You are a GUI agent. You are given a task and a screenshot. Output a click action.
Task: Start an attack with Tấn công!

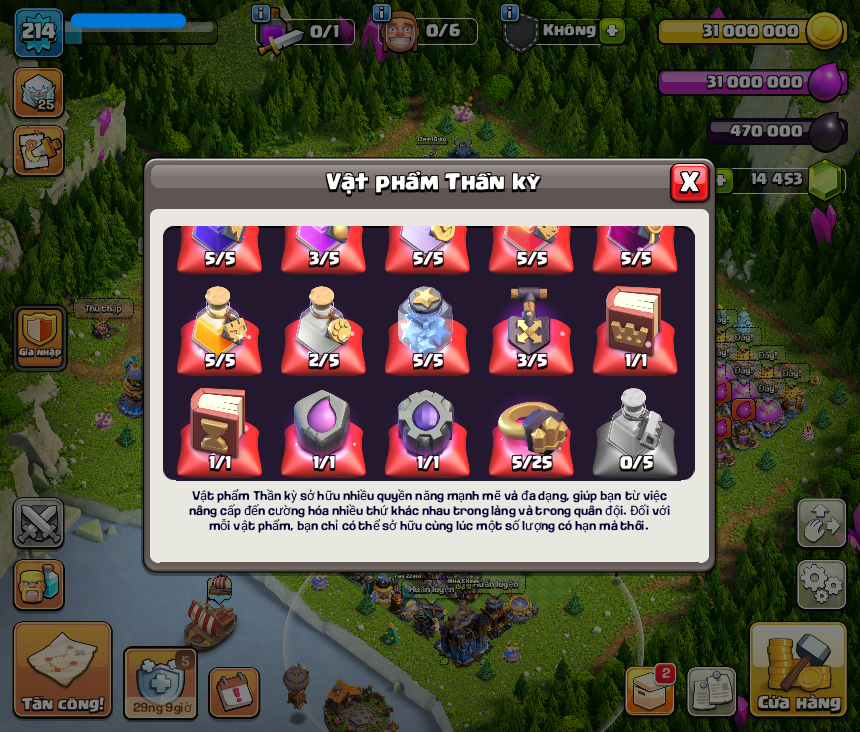click(62, 669)
